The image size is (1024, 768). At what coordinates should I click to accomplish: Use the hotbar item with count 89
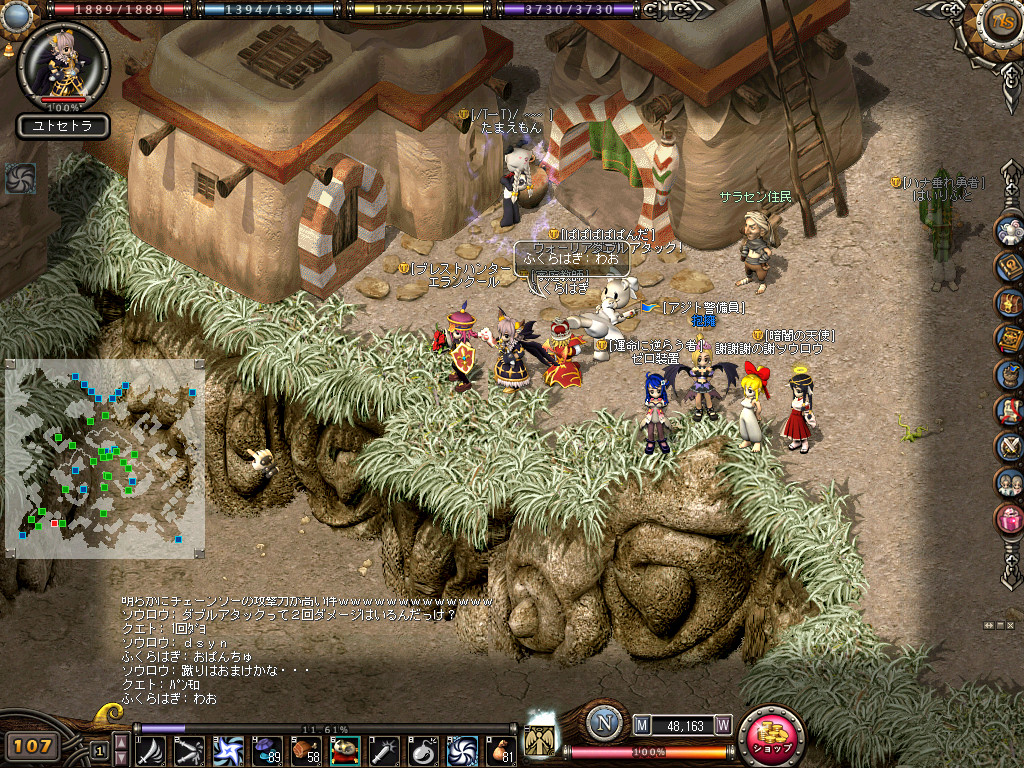267,750
